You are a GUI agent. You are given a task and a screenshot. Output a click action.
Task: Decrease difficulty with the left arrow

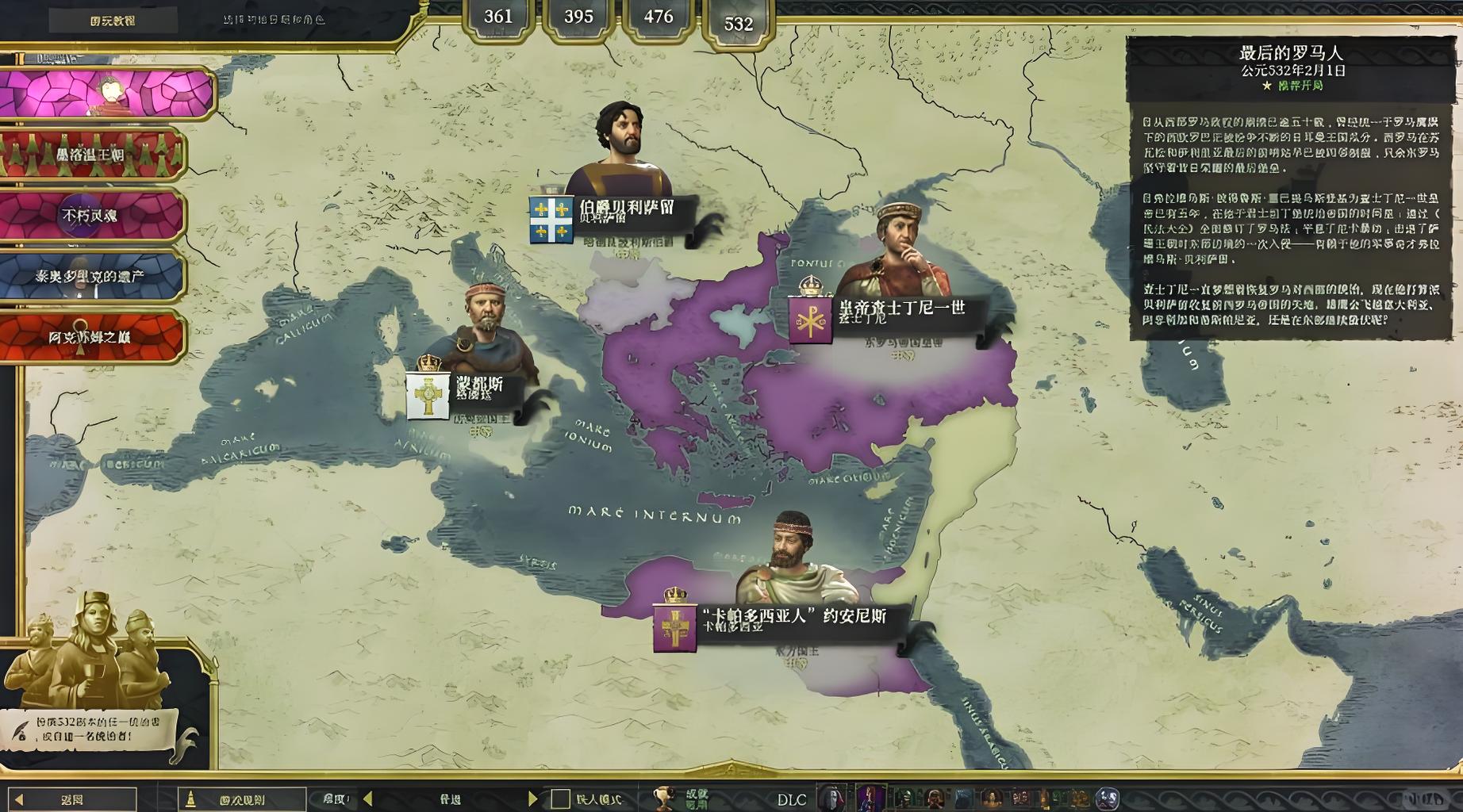[367, 799]
